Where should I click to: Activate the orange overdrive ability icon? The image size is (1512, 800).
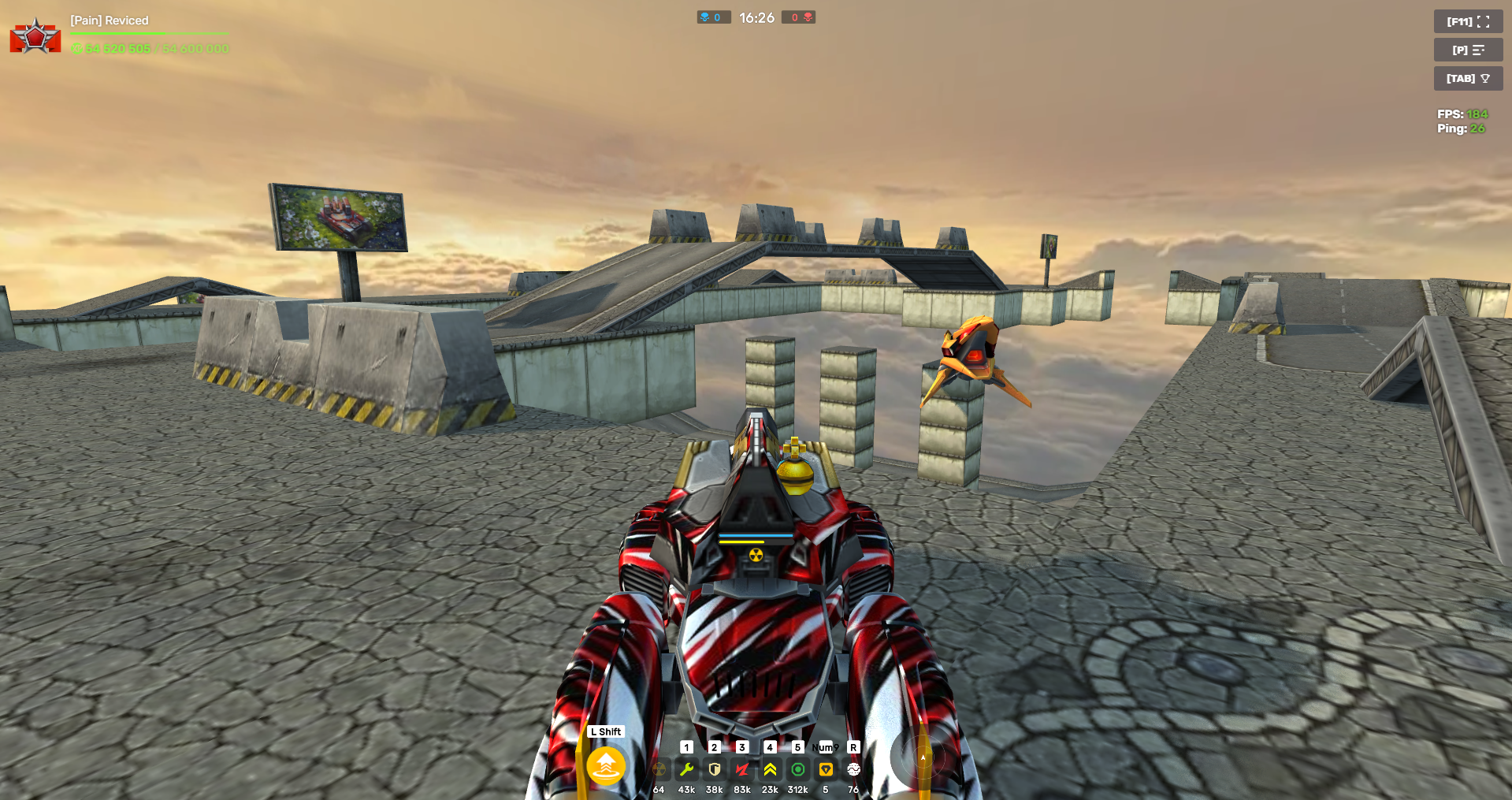coord(606,765)
